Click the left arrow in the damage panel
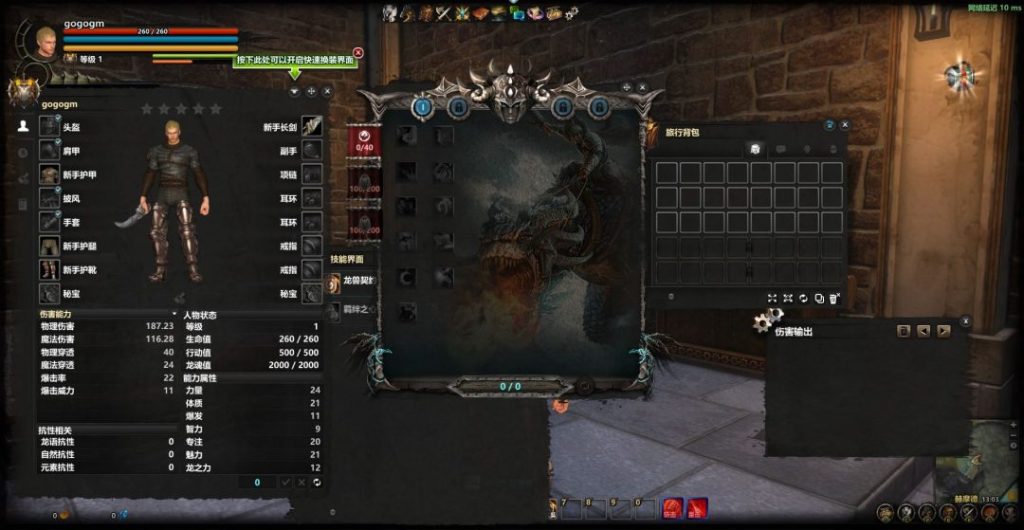 [x=923, y=331]
